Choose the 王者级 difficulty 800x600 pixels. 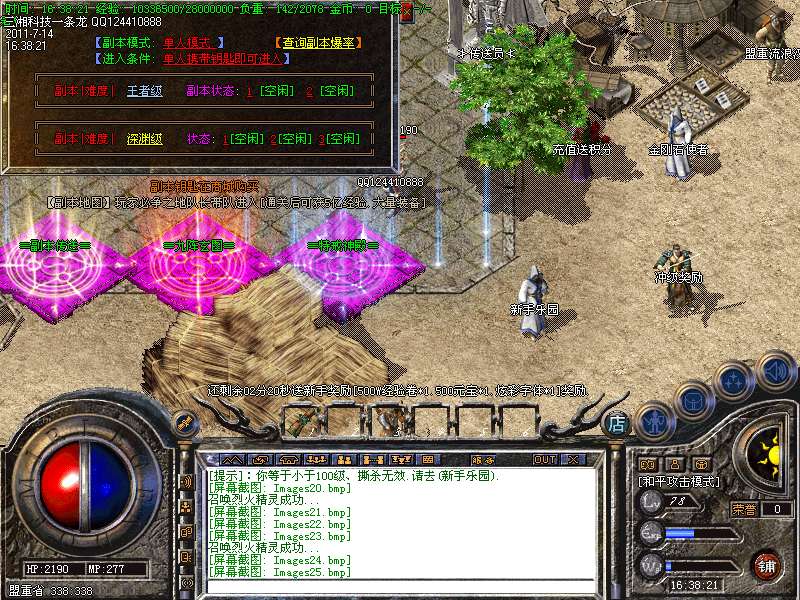coord(144,91)
